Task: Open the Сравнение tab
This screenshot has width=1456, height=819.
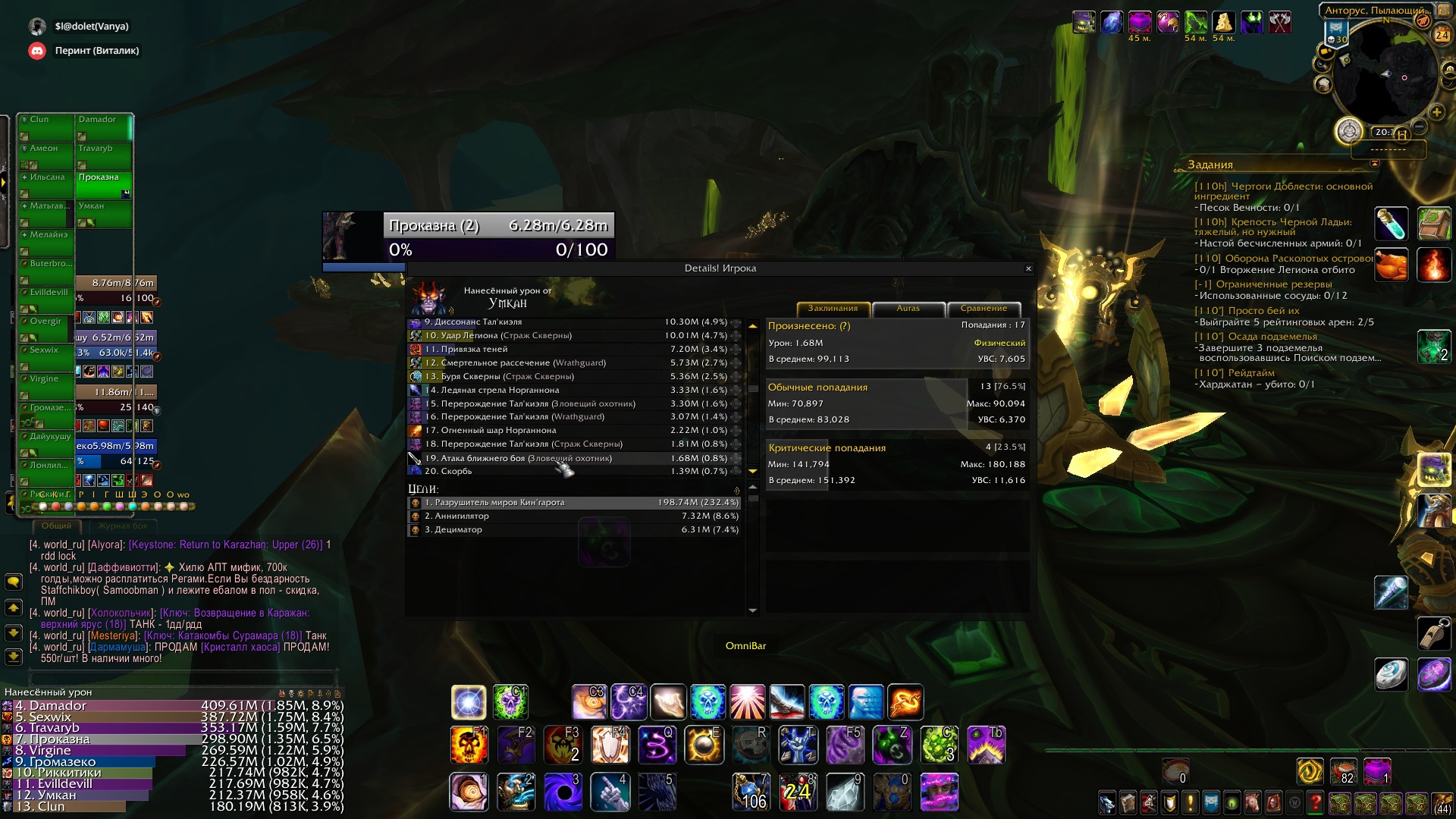Action: coord(984,309)
